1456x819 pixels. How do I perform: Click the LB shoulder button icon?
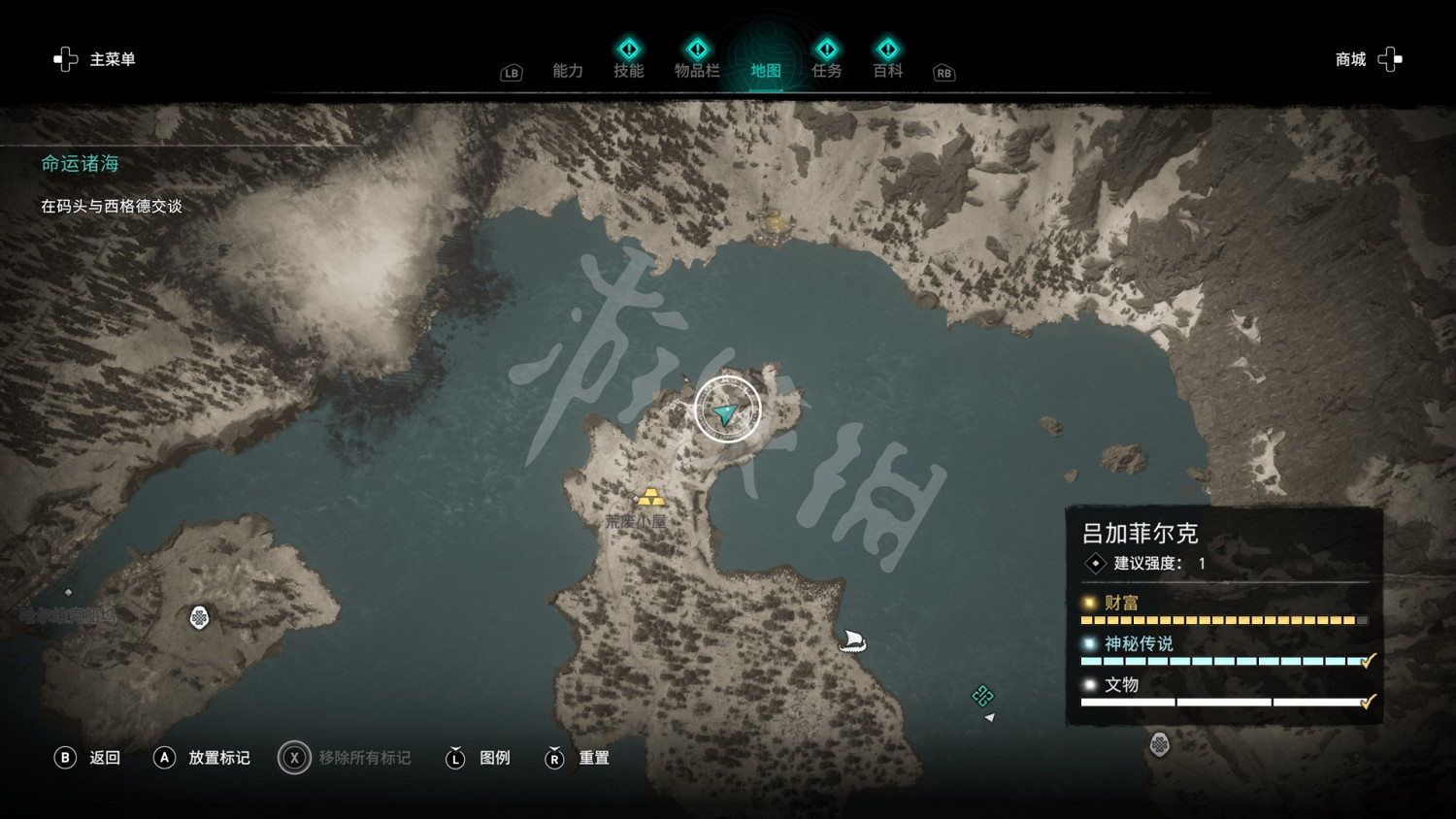click(x=510, y=72)
